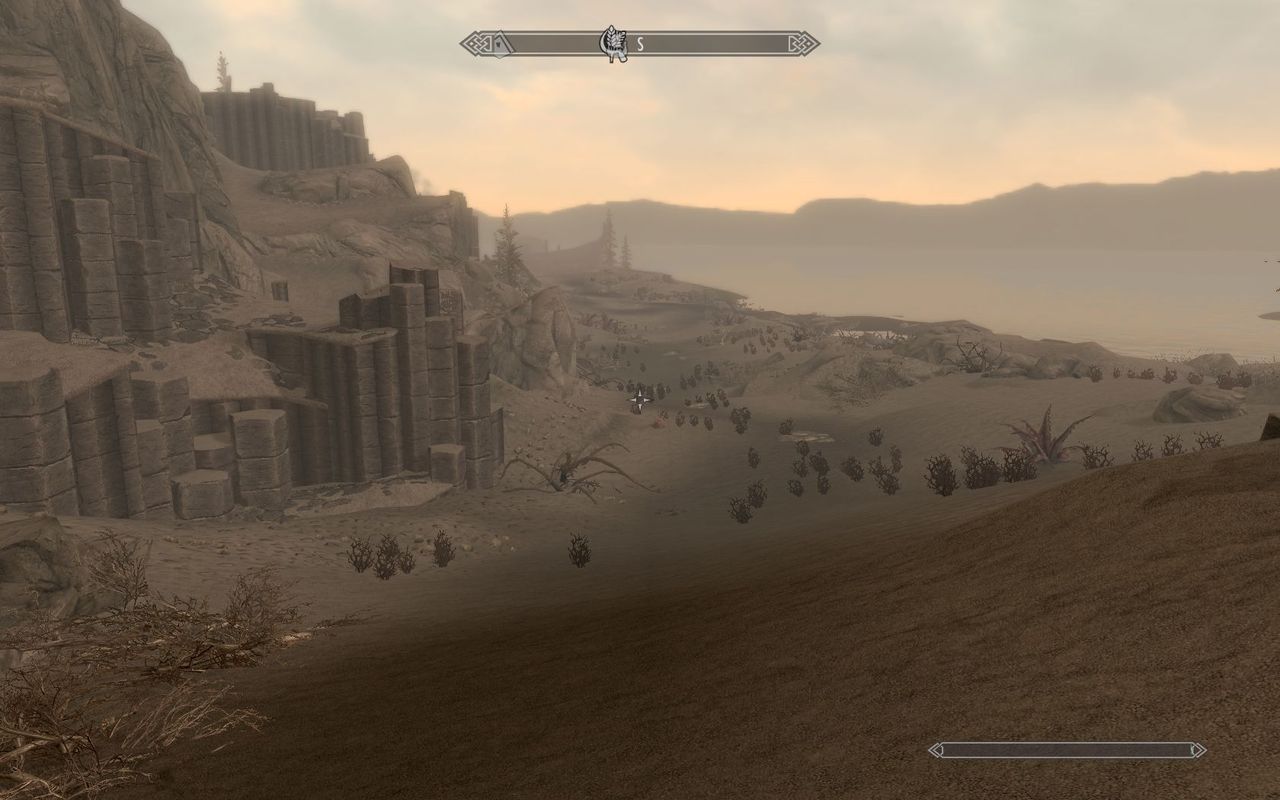Select the wheat farm marker on the compass
Screen dimensions: 1280x800
(611, 43)
